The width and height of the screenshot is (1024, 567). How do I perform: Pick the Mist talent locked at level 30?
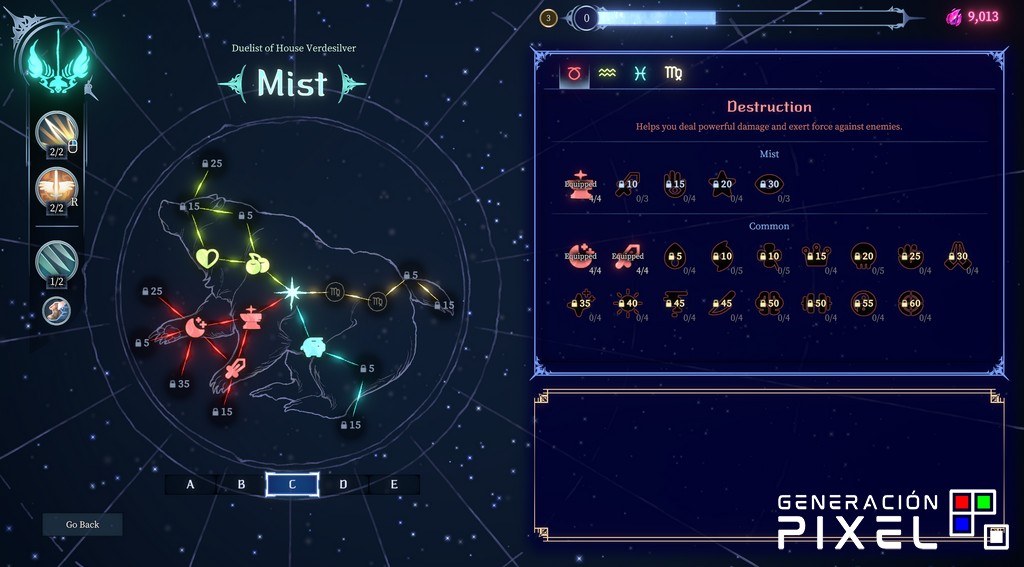(x=768, y=184)
